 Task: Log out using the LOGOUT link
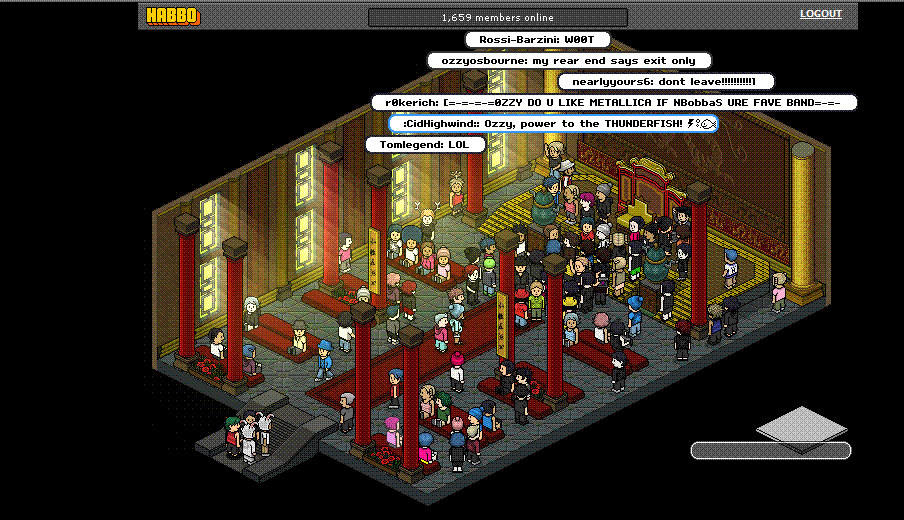(x=820, y=14)
